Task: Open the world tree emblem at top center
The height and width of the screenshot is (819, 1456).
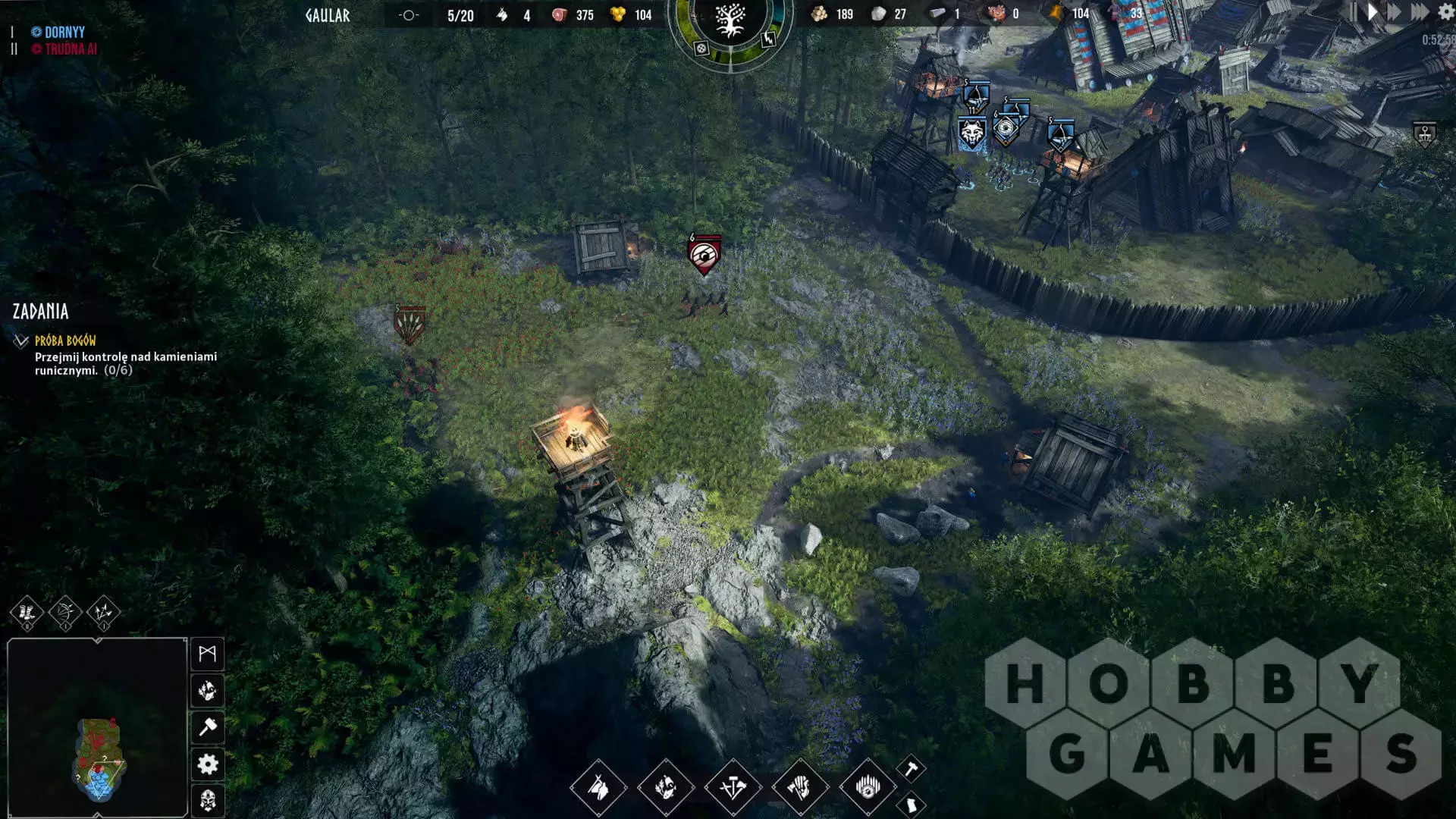Action: tap(730, 21)
